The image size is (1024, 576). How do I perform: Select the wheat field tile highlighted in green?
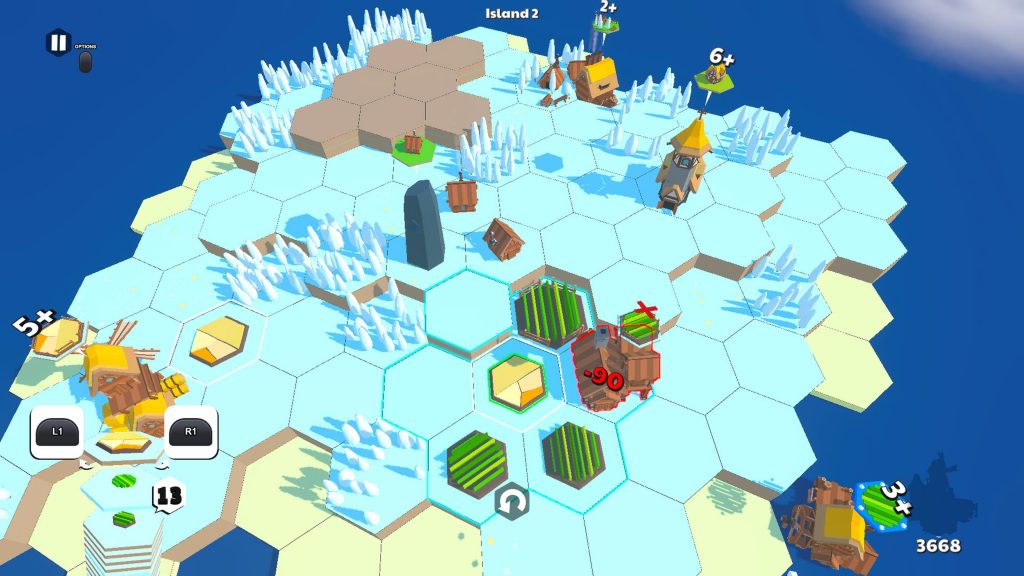[x=518, y=382]
